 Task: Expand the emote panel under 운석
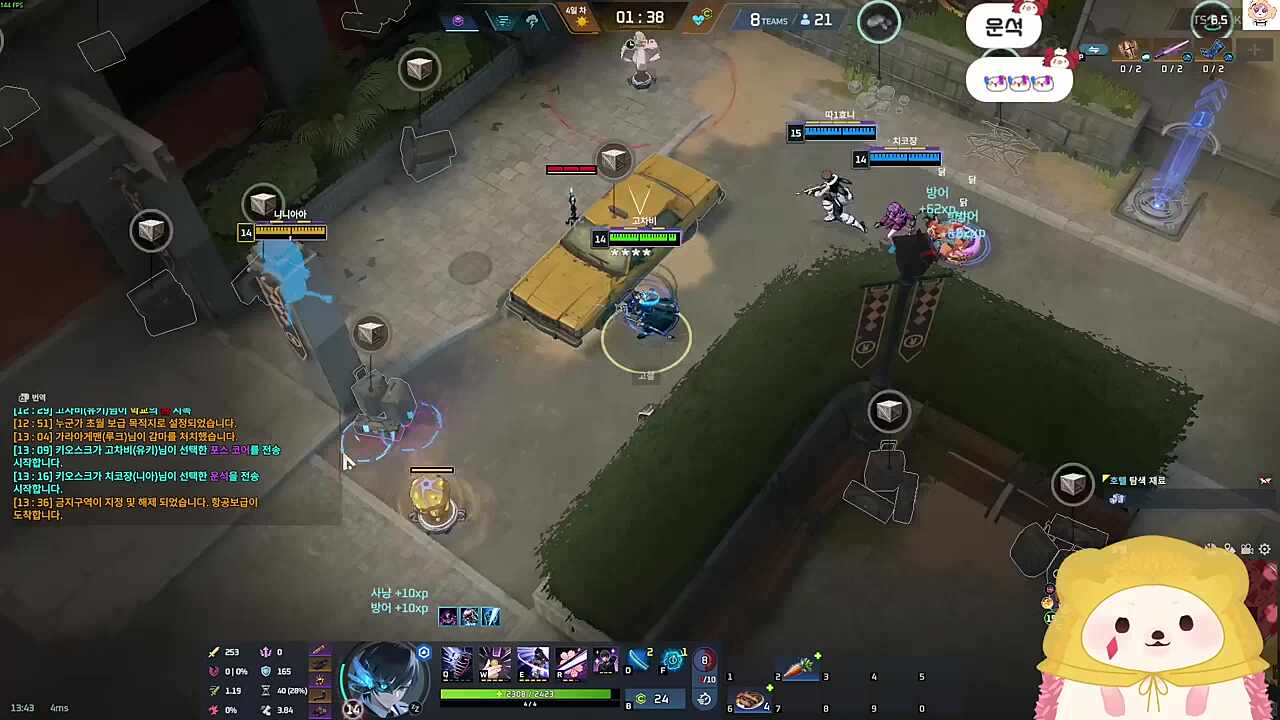tap(1019, 82)
